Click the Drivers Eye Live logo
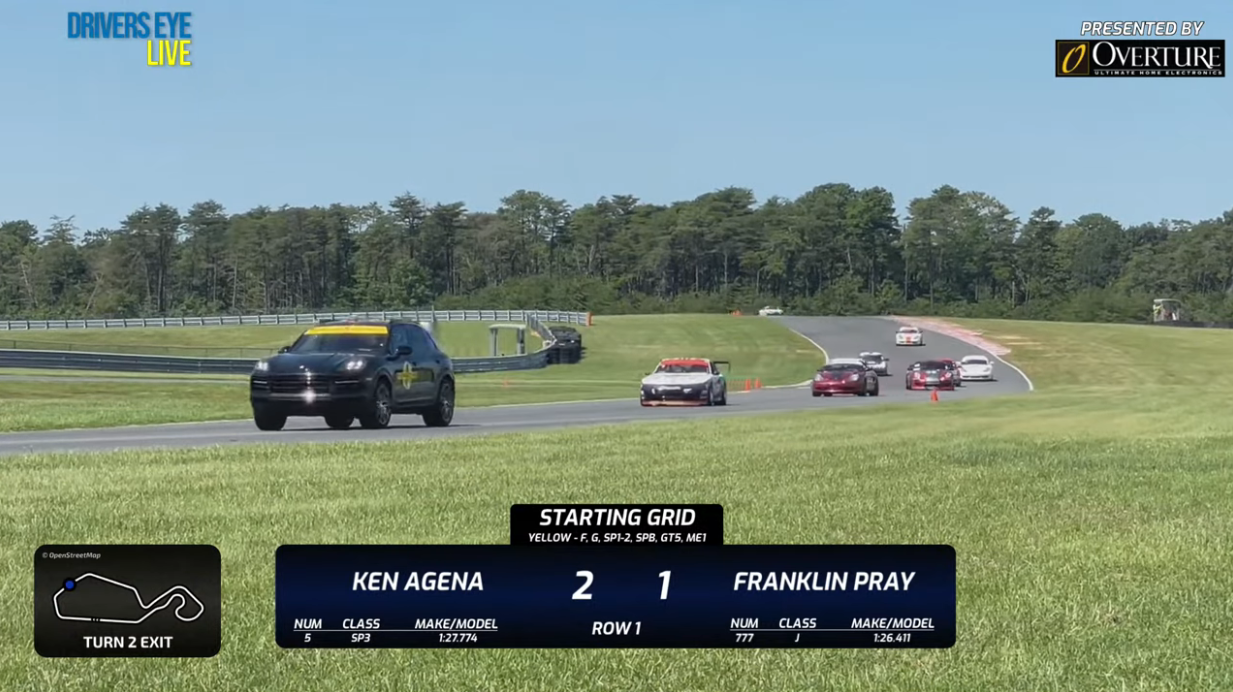1233x692 pixels. [129, 40]
